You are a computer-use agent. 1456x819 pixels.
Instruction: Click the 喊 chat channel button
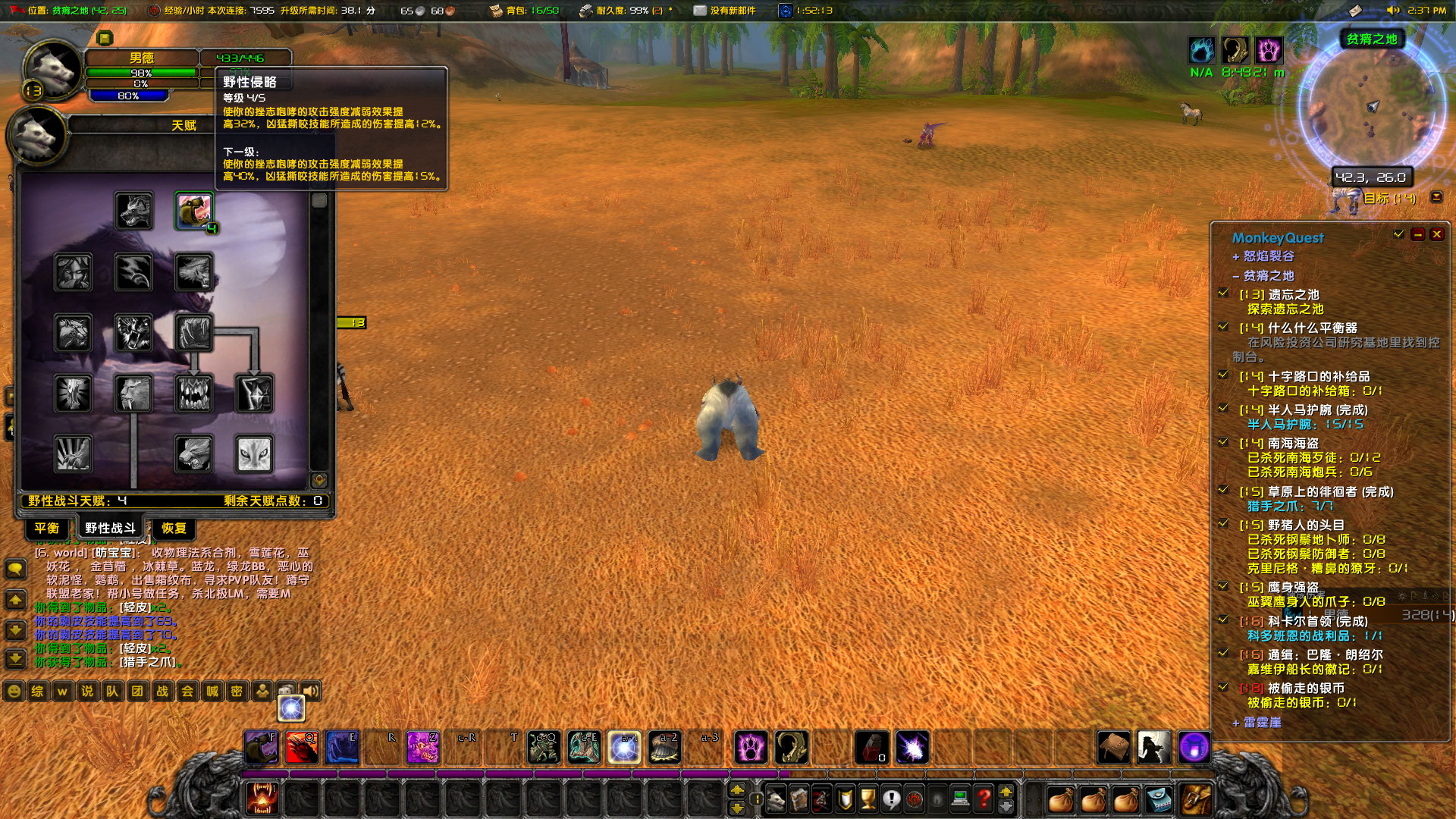pyautogui.click(x=212, y=692)
